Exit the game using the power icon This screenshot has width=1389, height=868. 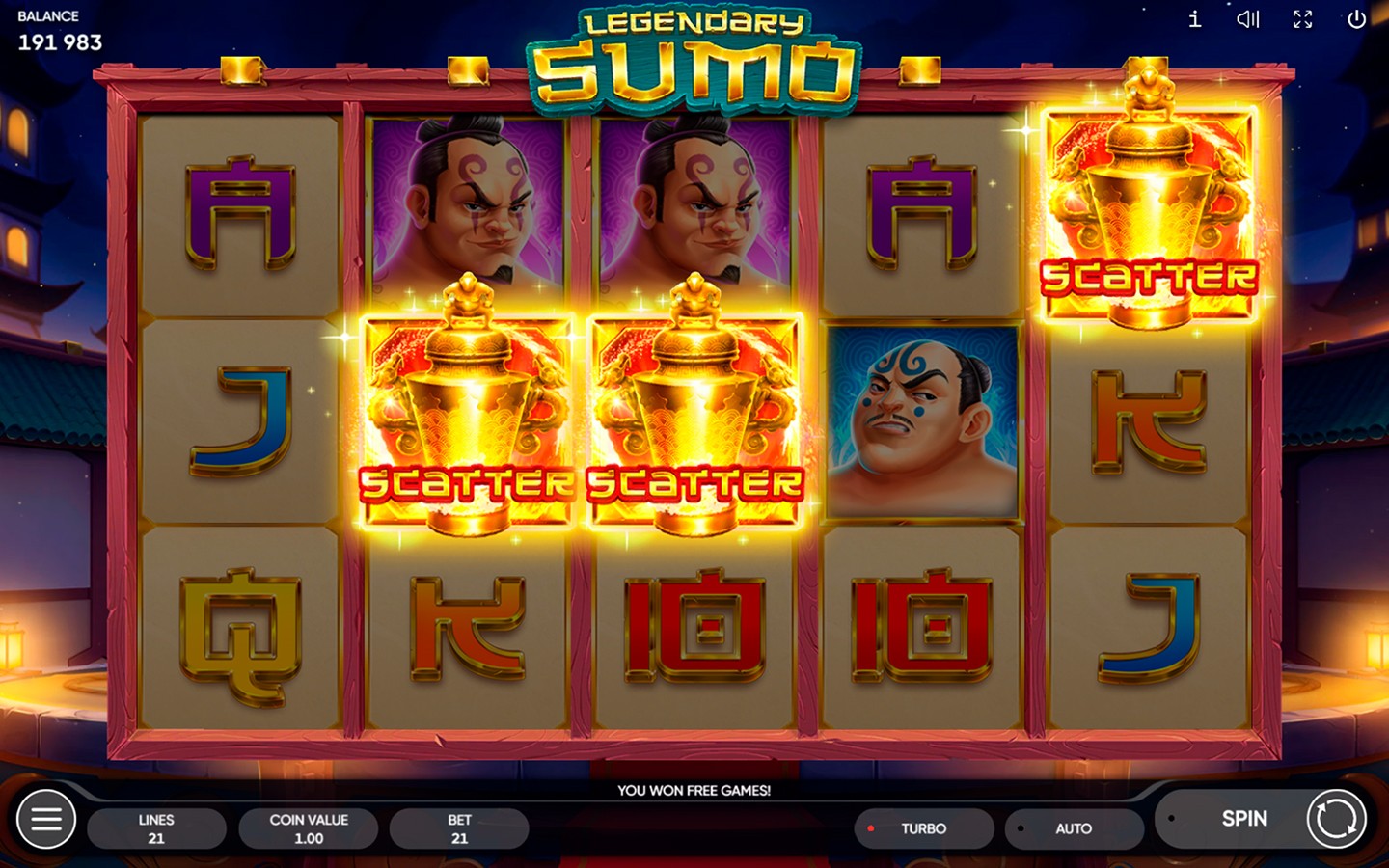pyautogui.click(x=1358, y=19)
